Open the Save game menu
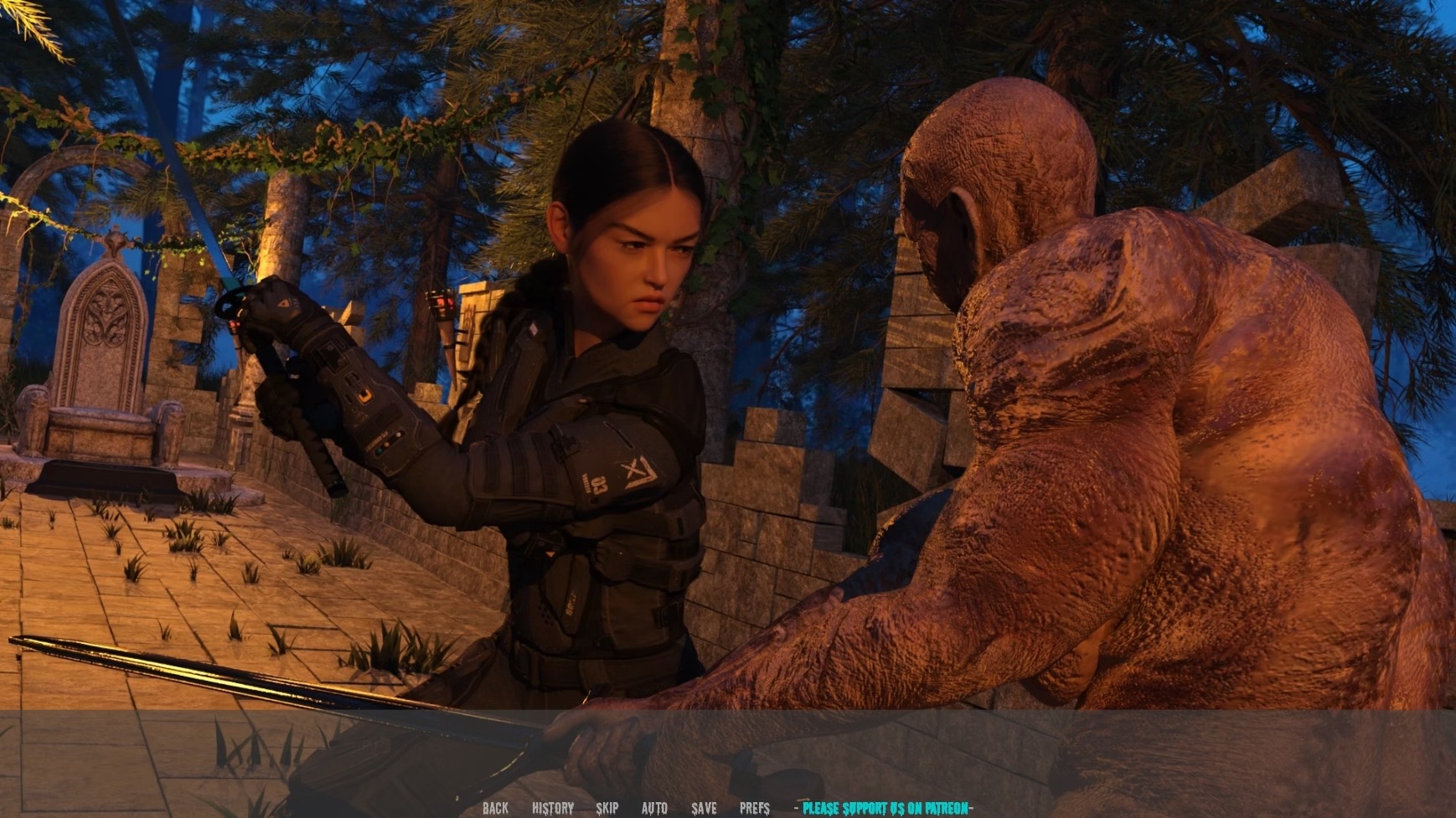 [704, 808]
